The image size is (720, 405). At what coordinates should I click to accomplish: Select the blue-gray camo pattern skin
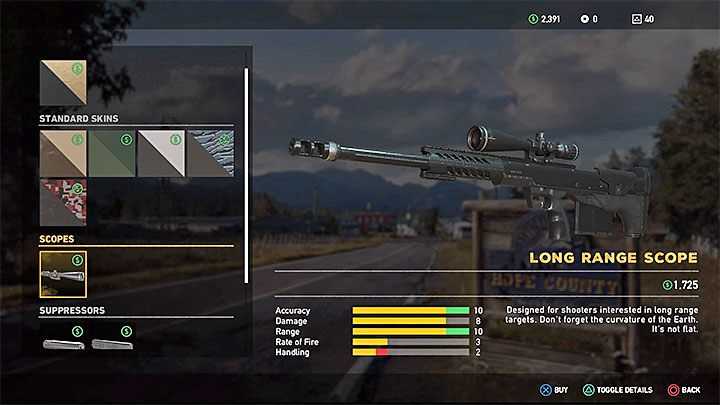tap(209, 153)
